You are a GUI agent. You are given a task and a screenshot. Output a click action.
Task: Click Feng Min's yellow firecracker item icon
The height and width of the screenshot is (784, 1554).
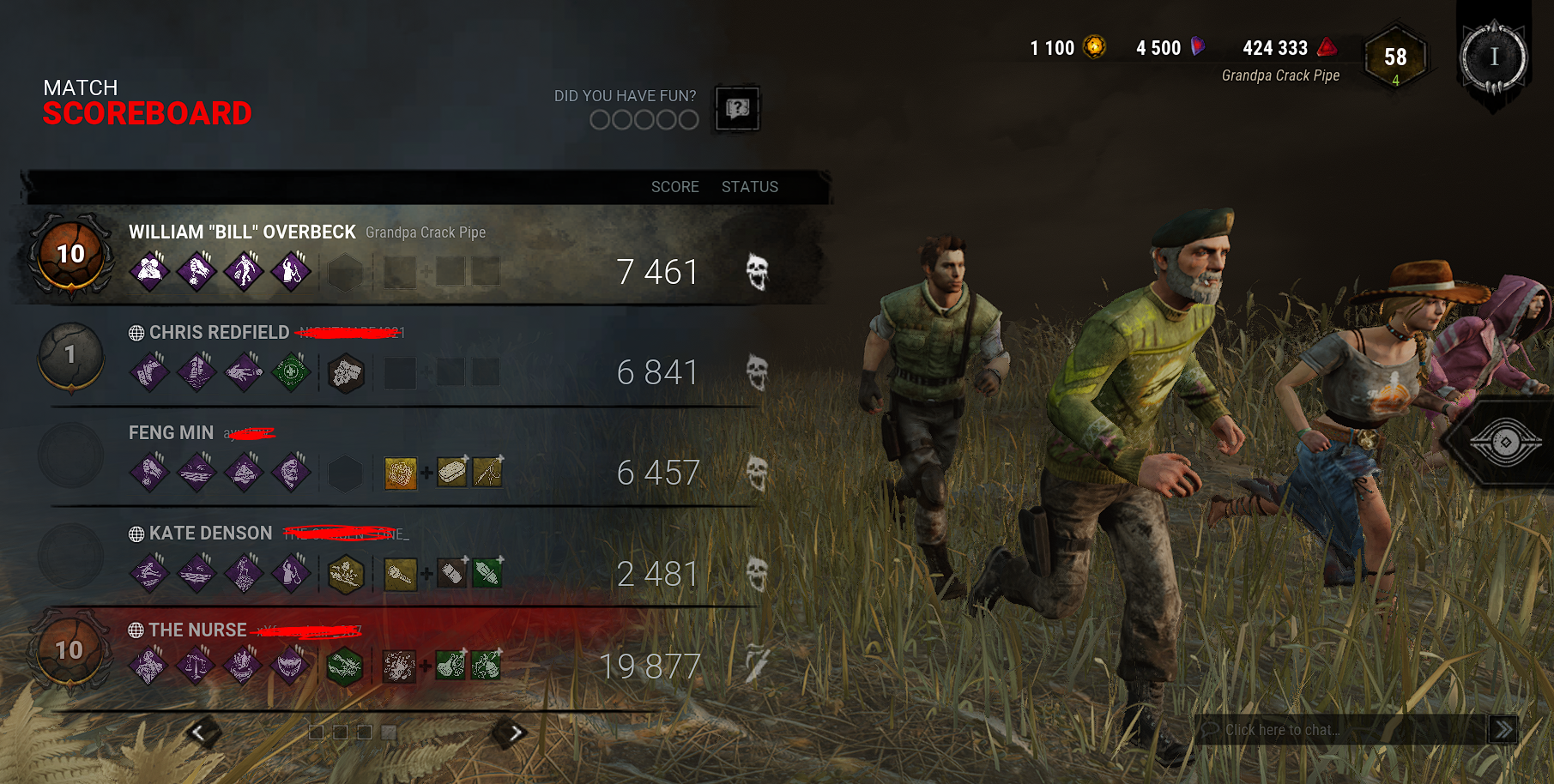[x=400, y=473]
